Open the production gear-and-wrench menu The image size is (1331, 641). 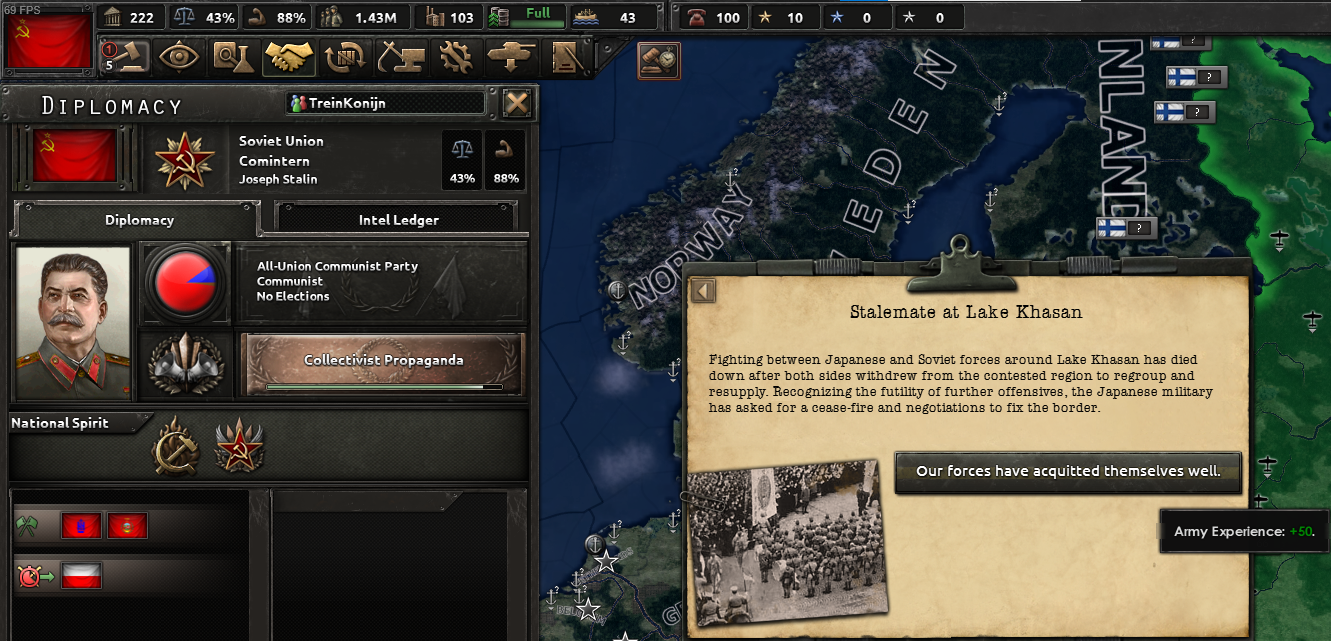tap(457, 56)
